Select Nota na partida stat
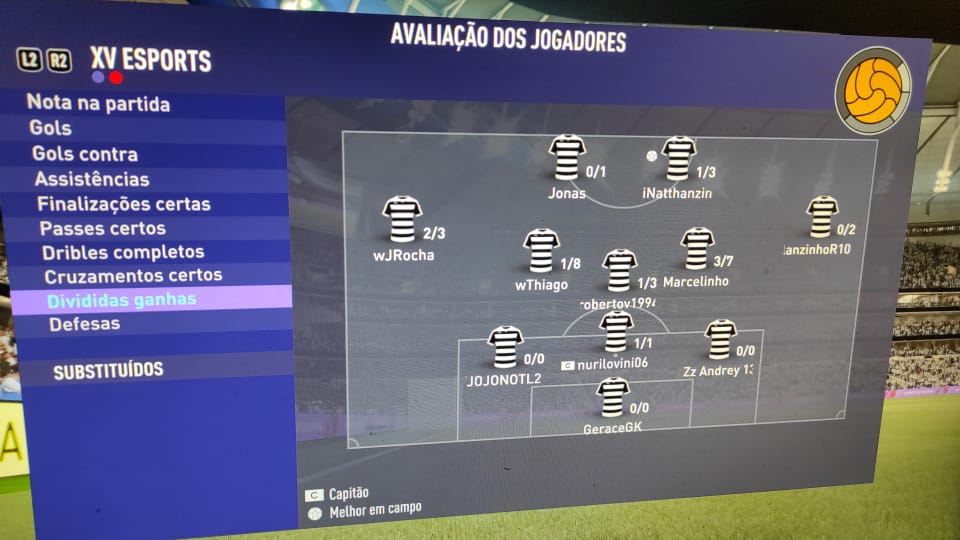This screenshot has width=960, height=540. (98, 104)
